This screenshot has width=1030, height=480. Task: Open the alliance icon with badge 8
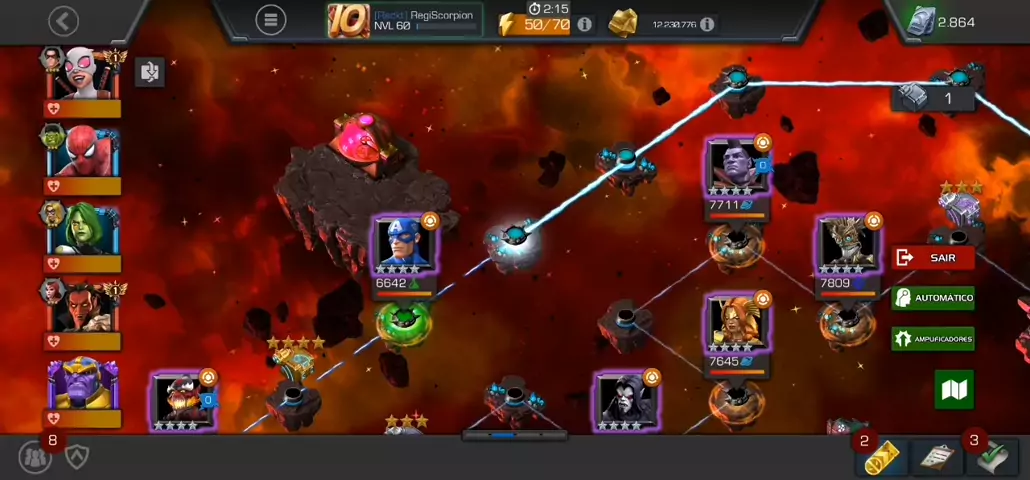[36, 456]
